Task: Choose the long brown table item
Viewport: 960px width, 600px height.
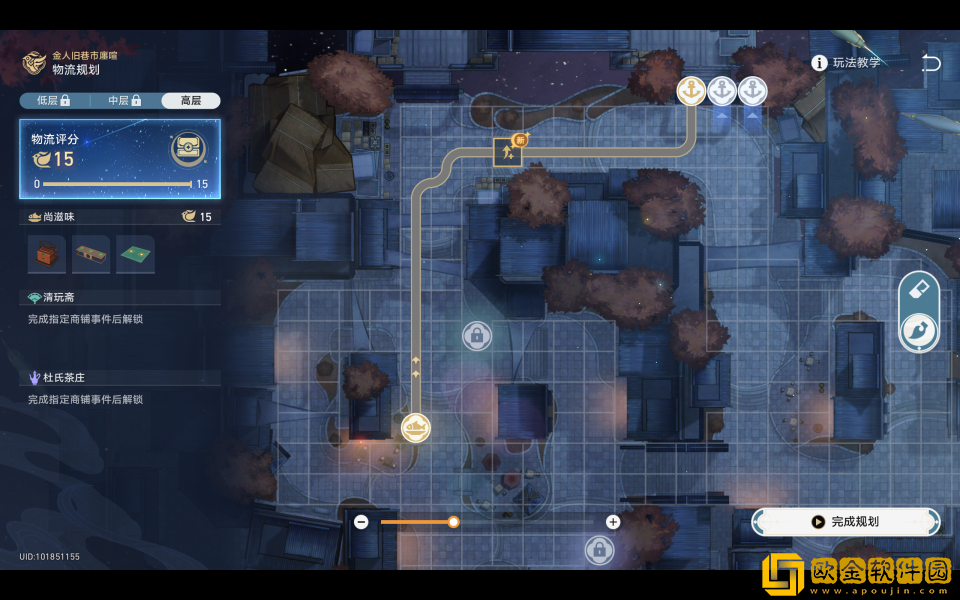Action: 91,255
